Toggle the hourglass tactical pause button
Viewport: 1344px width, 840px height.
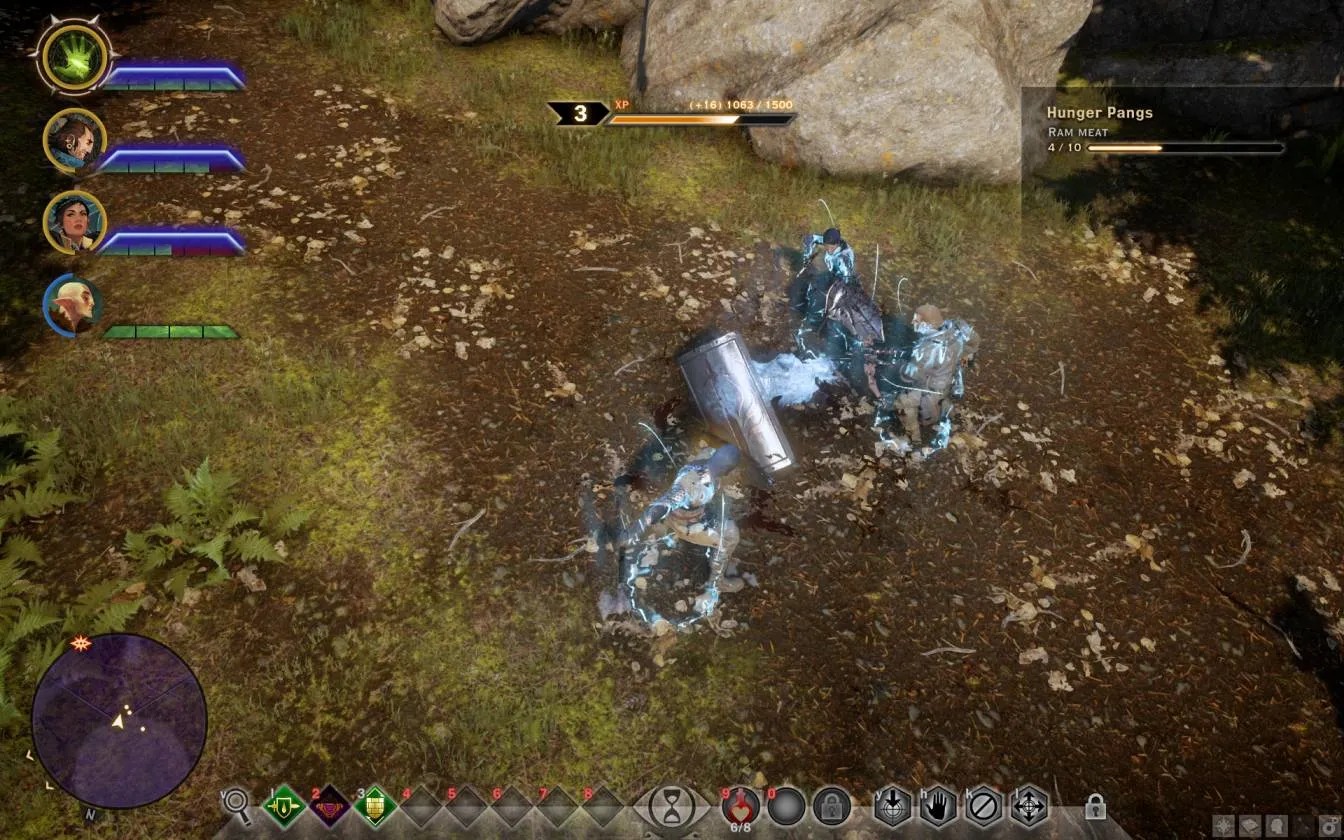672,806
